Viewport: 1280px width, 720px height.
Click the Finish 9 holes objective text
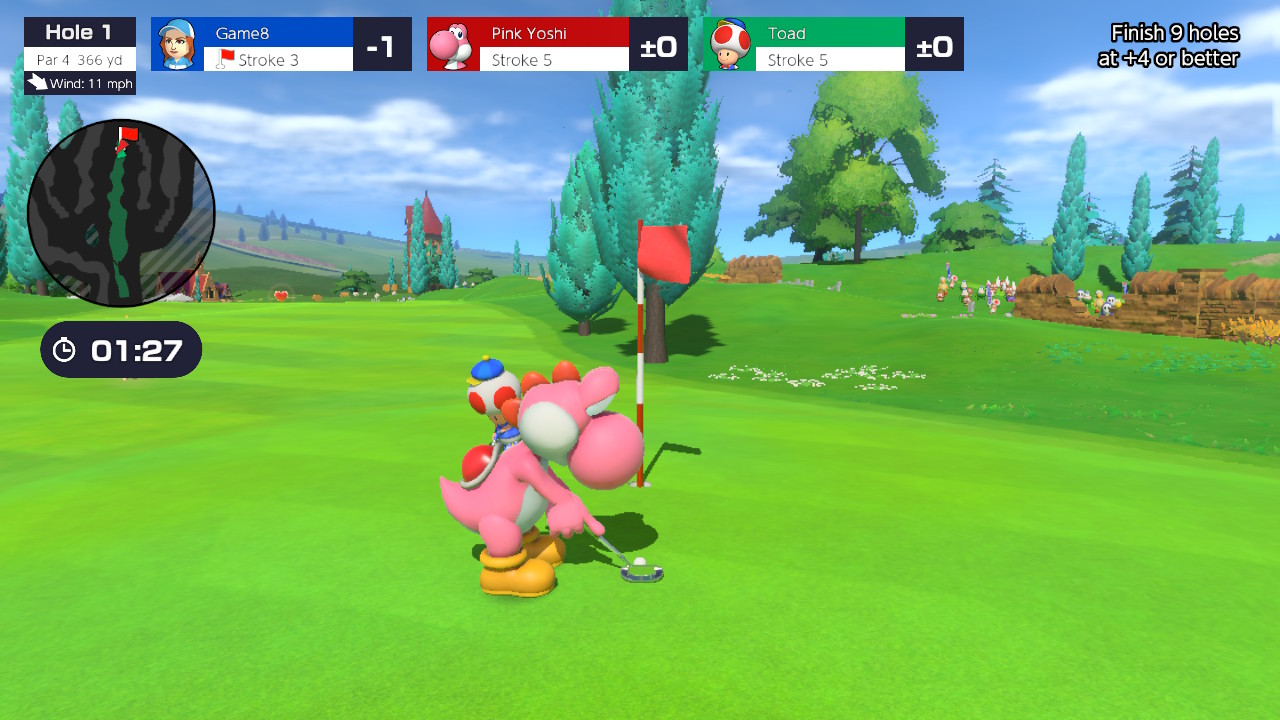(1175, 43)
